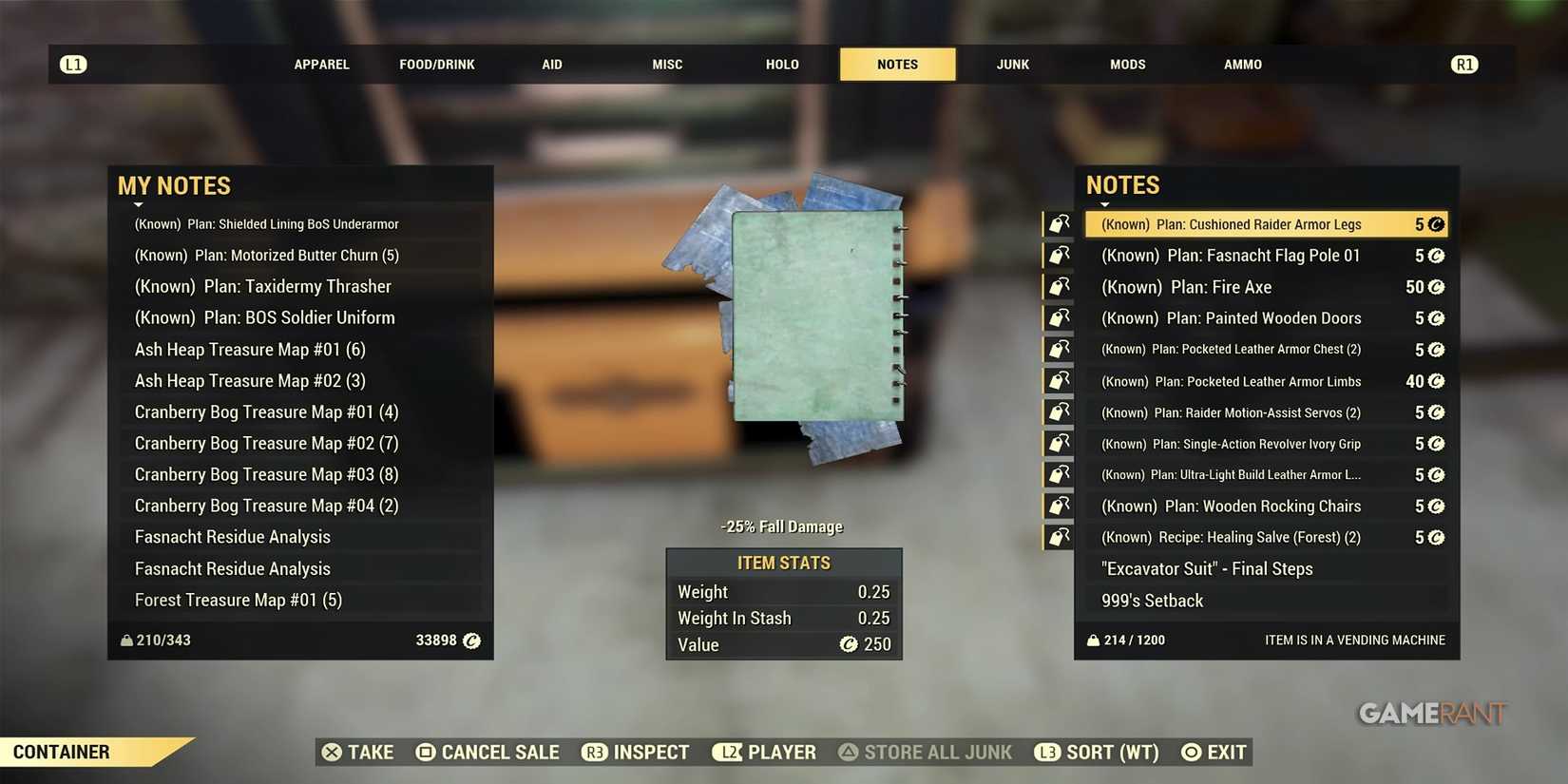
Task: Click the caps currency icon beside 33898
Action: tap(471, 641)
